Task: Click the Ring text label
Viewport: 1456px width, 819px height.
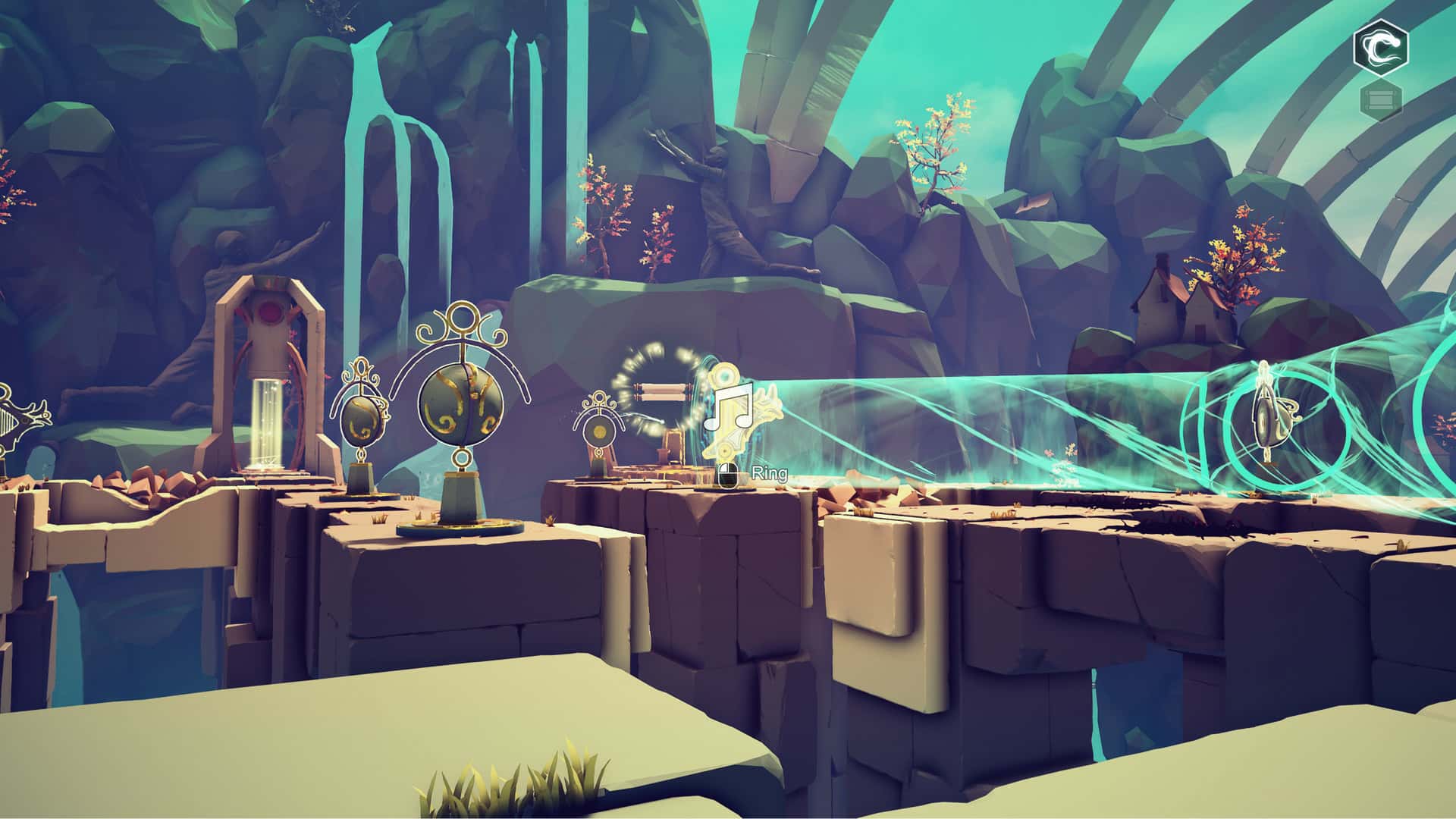Action: point(768,474)
